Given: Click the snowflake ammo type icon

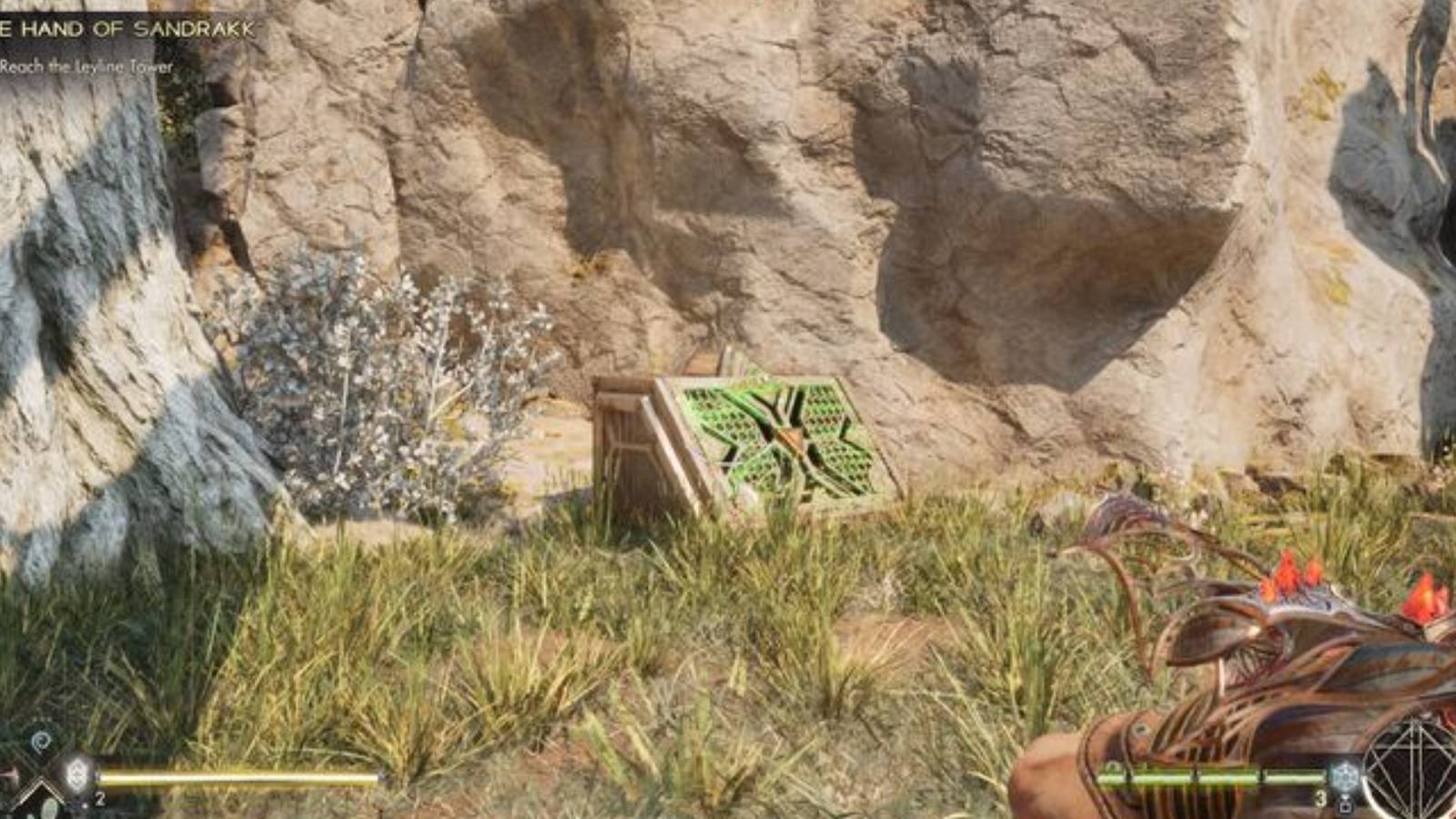Looking at the screenshot, I should (1345, 774).
